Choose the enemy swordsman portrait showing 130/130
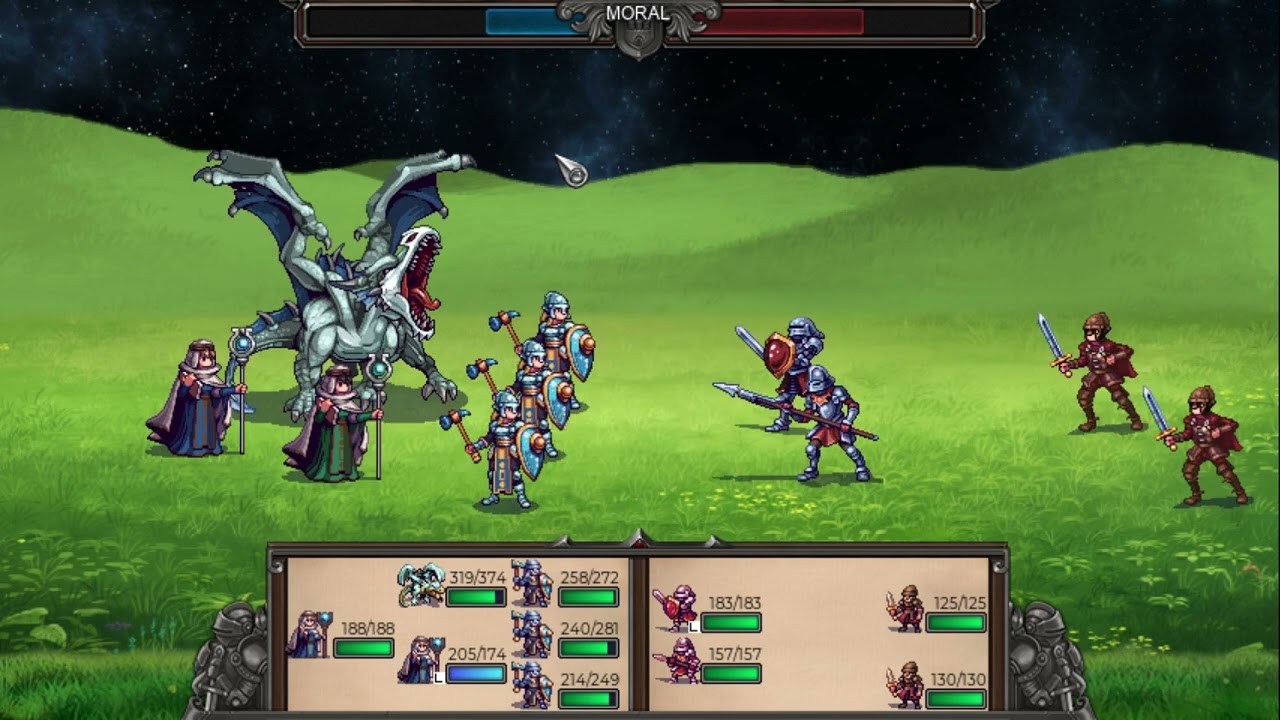The width and height of the screenshot is (1280, 720). pos(905,685)
